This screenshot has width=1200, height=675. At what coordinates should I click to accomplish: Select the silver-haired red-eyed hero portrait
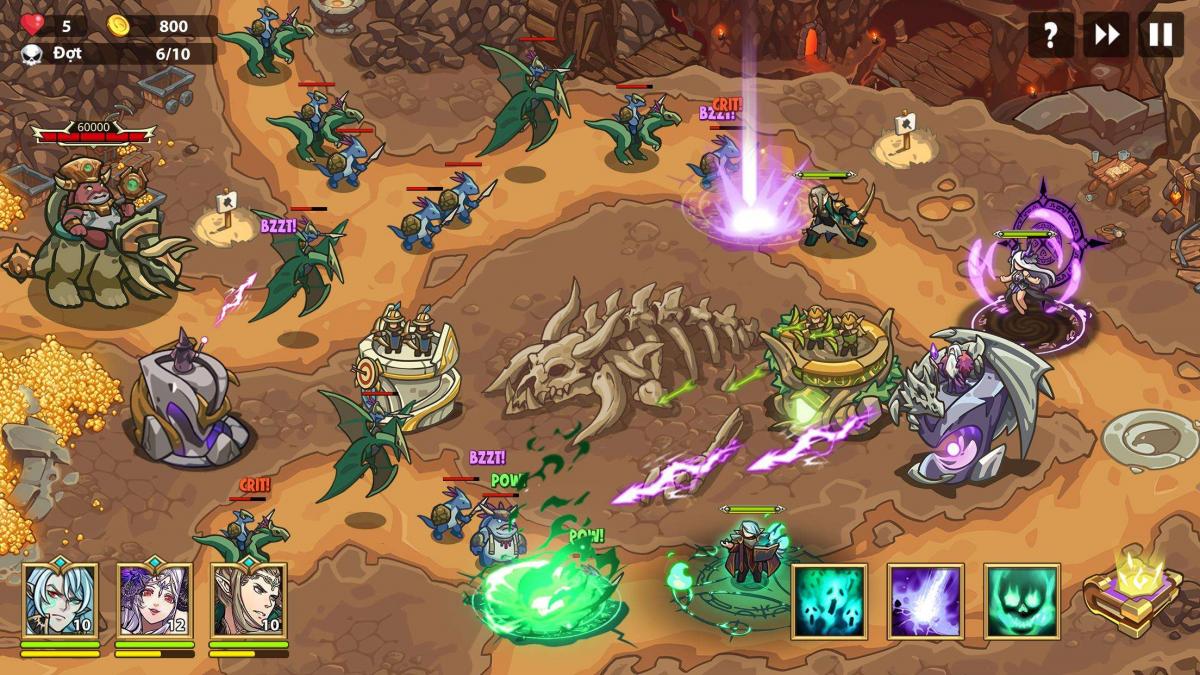tap(154, 600)
